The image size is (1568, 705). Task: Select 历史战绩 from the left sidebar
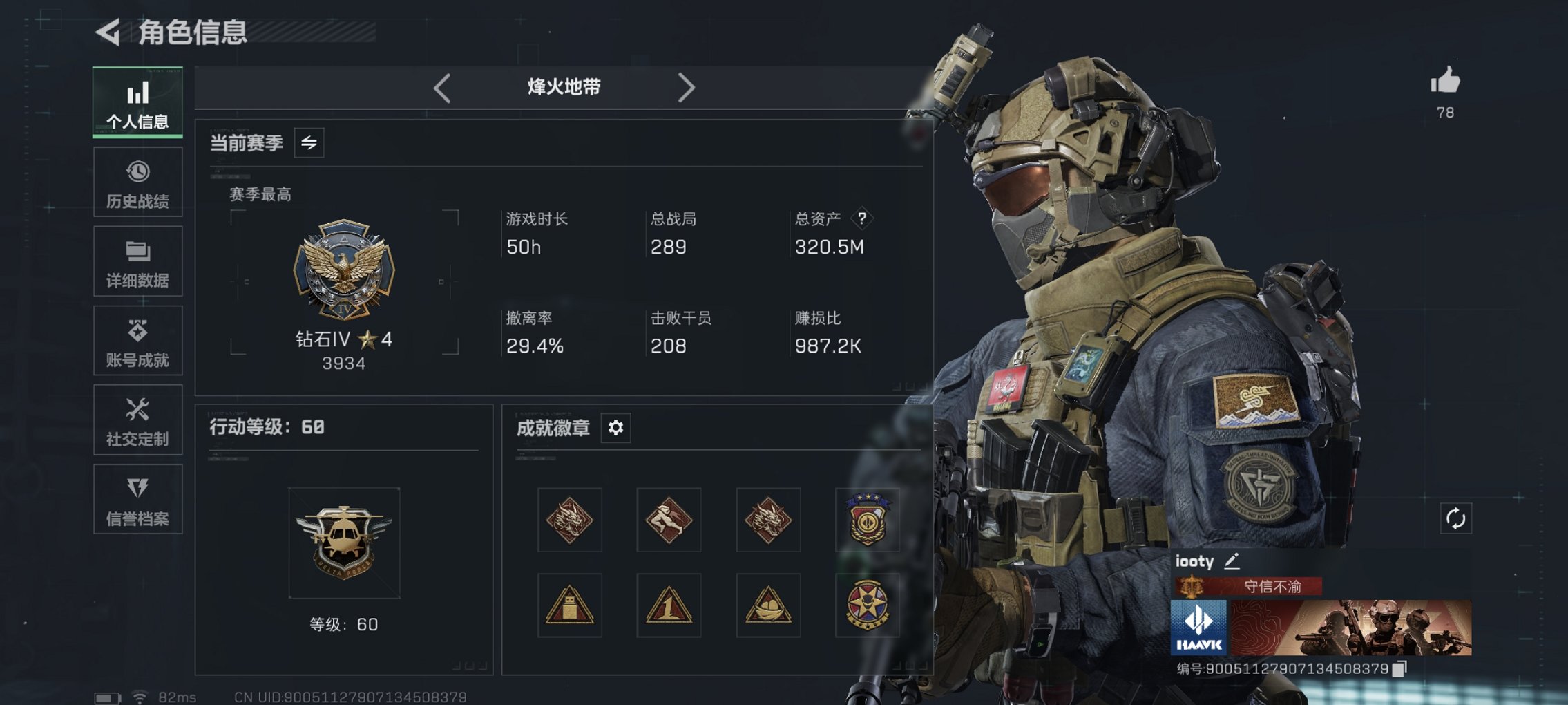137,182
